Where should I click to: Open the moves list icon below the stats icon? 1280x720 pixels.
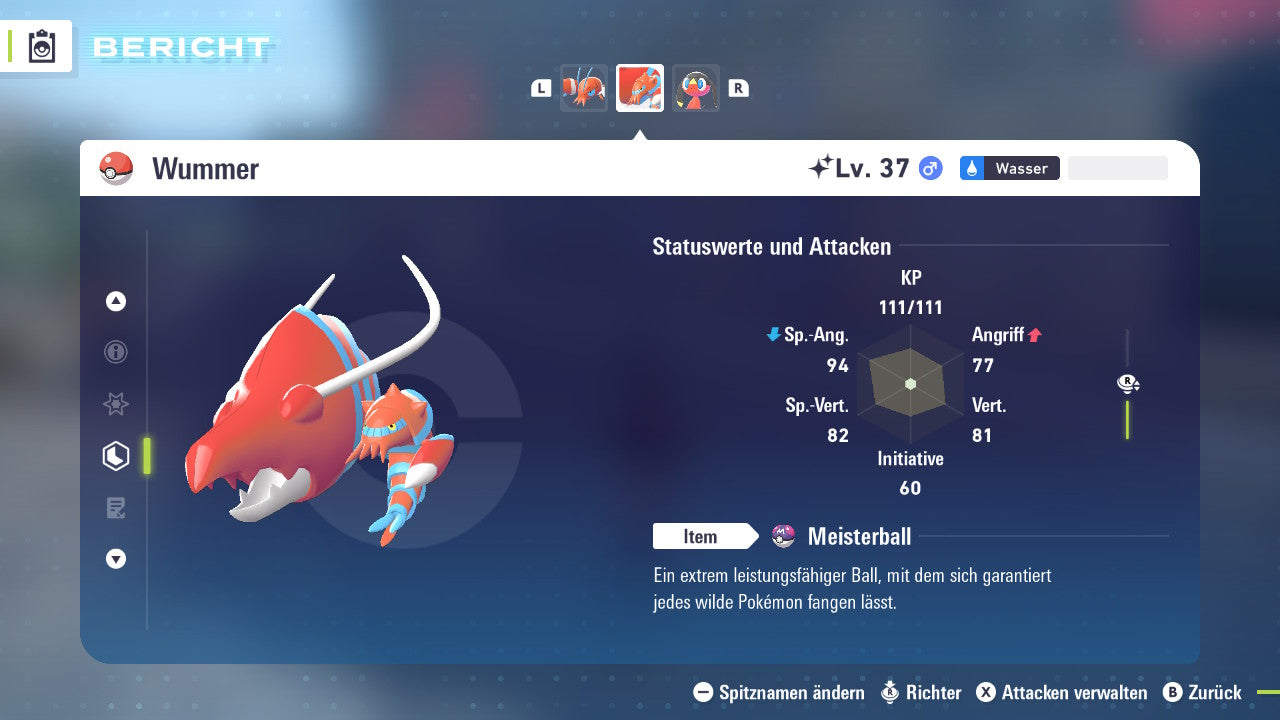tap(115, 508)
